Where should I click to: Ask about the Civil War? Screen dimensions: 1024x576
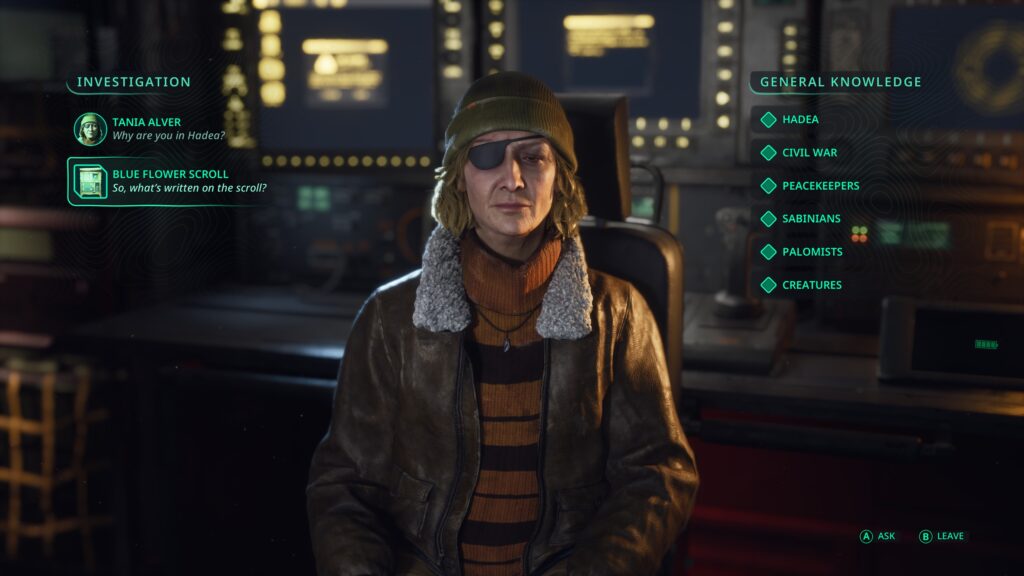pyautogui.click(x=809, y=152)
